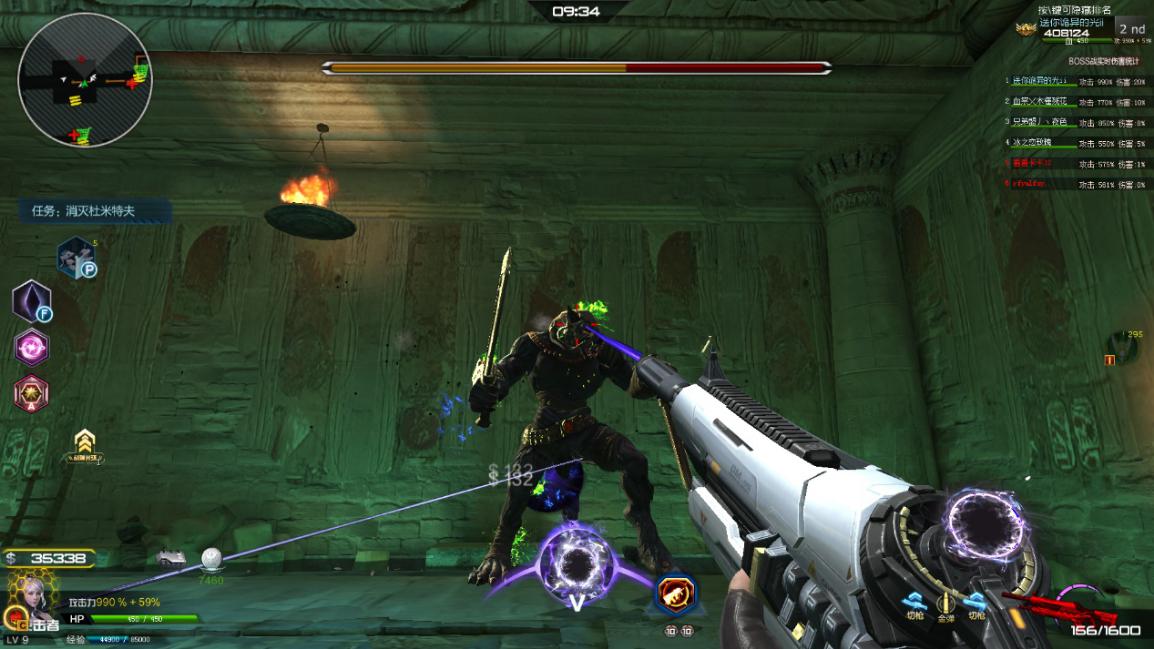Use the dark crystal F skill
This screenshot has height=649, width=1154.
[32, 301]
